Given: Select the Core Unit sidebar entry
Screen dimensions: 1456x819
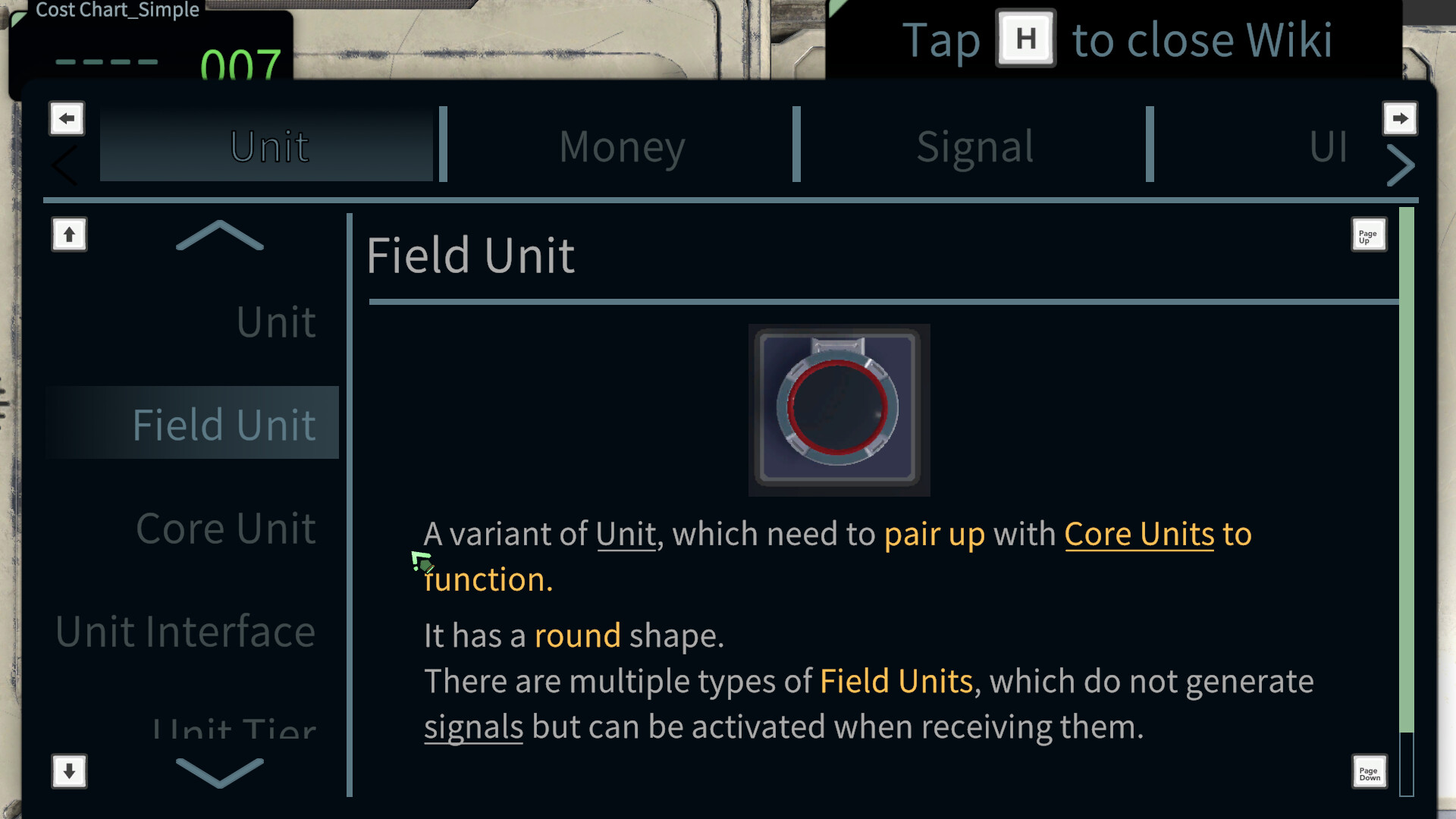Looking at the screenshot, I should 225,526.
